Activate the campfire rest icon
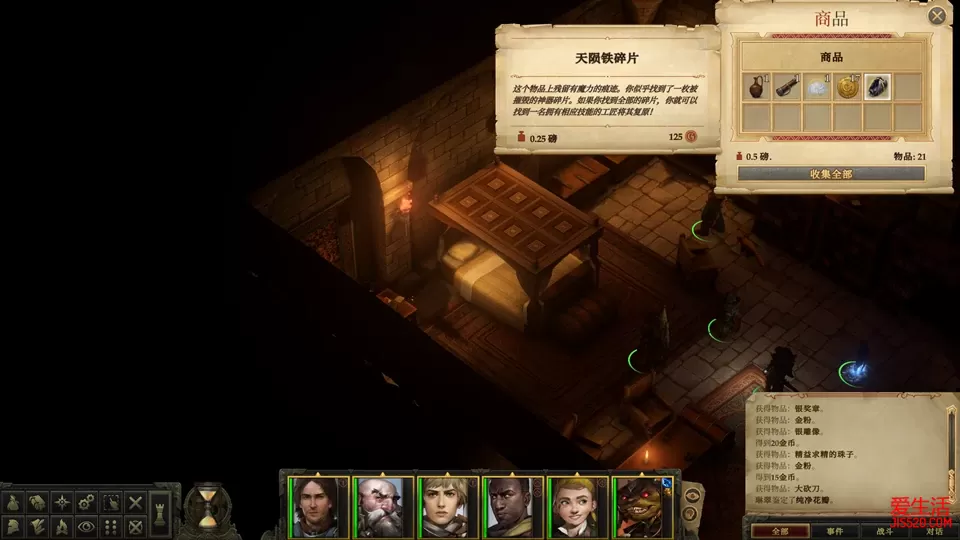The height and width of the screenshot is (540, 960). pyautogui.click(x=61, y=525)
